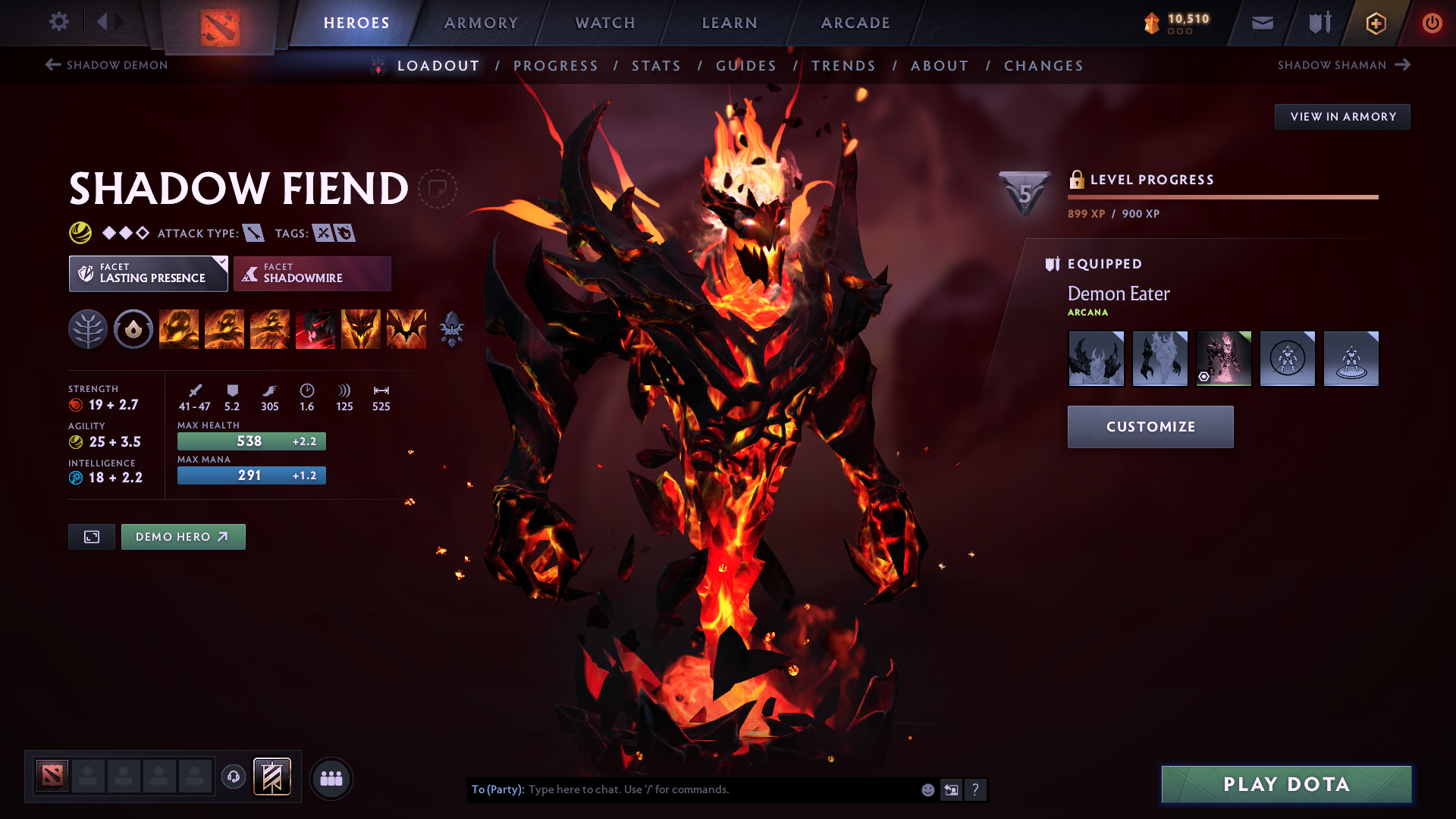Screen dimensions: 1456x819
Task: Click the DEMO HERO button
Action: pyautogui.click(x=183, y=536)
